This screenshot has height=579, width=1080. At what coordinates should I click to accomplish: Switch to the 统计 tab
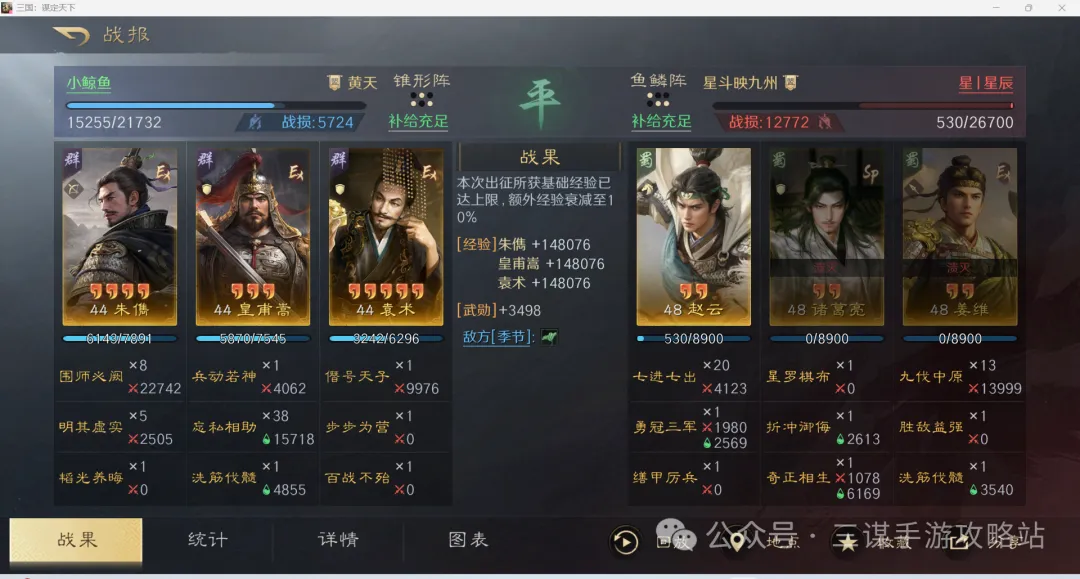pyautogui.click(x=208, y=540)
